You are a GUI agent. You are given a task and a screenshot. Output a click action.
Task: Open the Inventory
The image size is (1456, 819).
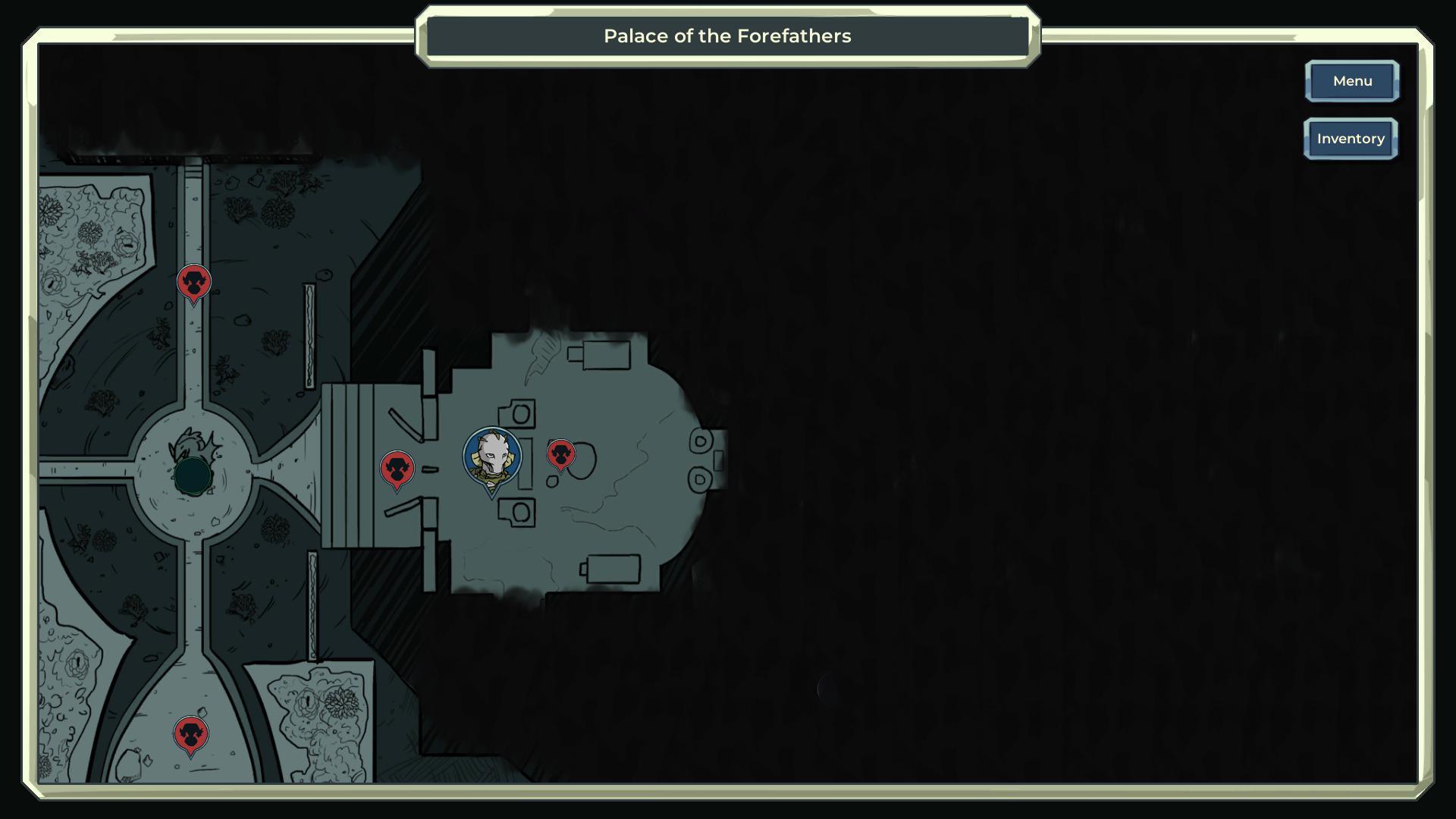(1351, 139)
